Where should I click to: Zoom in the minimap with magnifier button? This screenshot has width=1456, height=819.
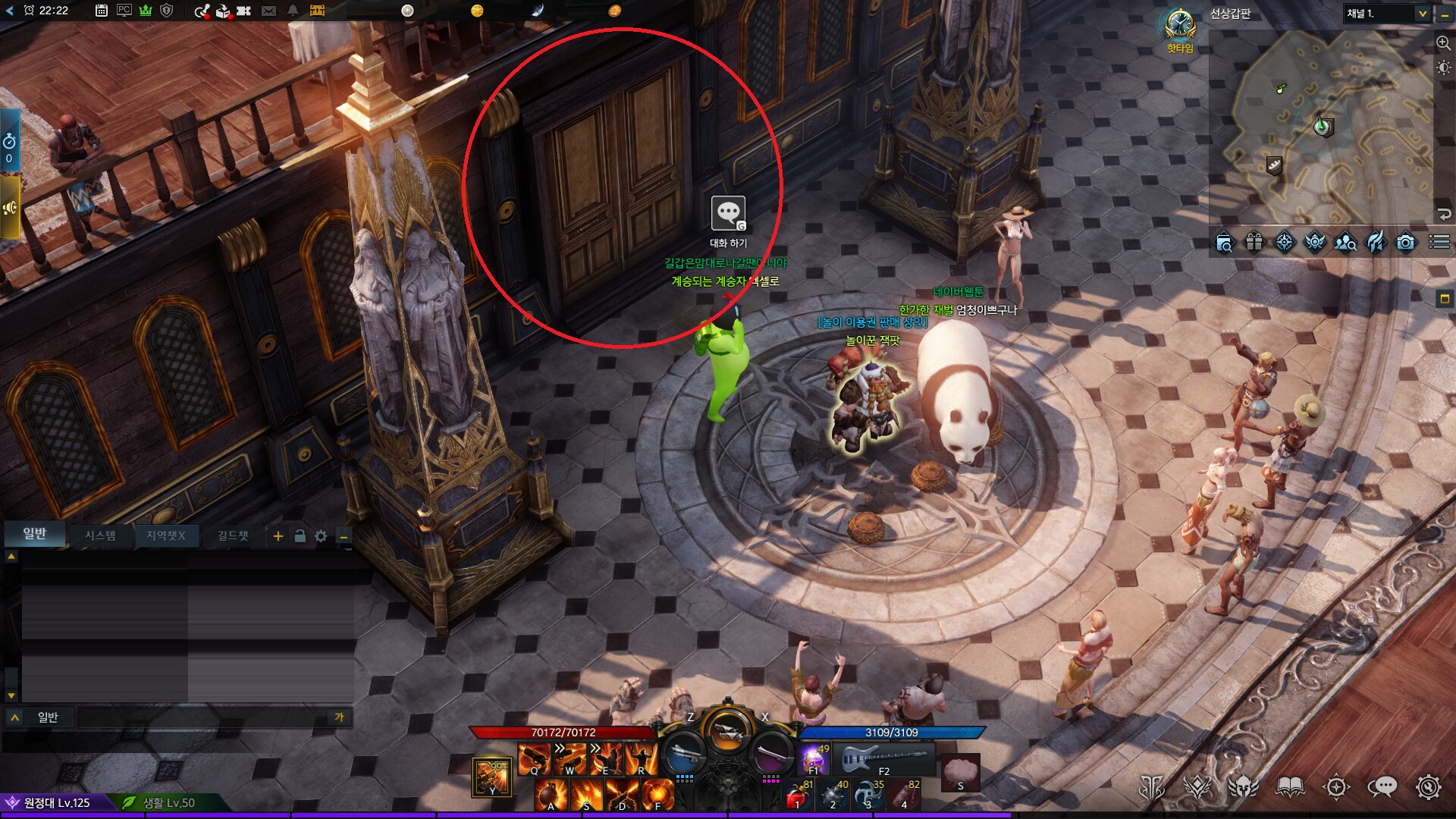(1443, 43)
